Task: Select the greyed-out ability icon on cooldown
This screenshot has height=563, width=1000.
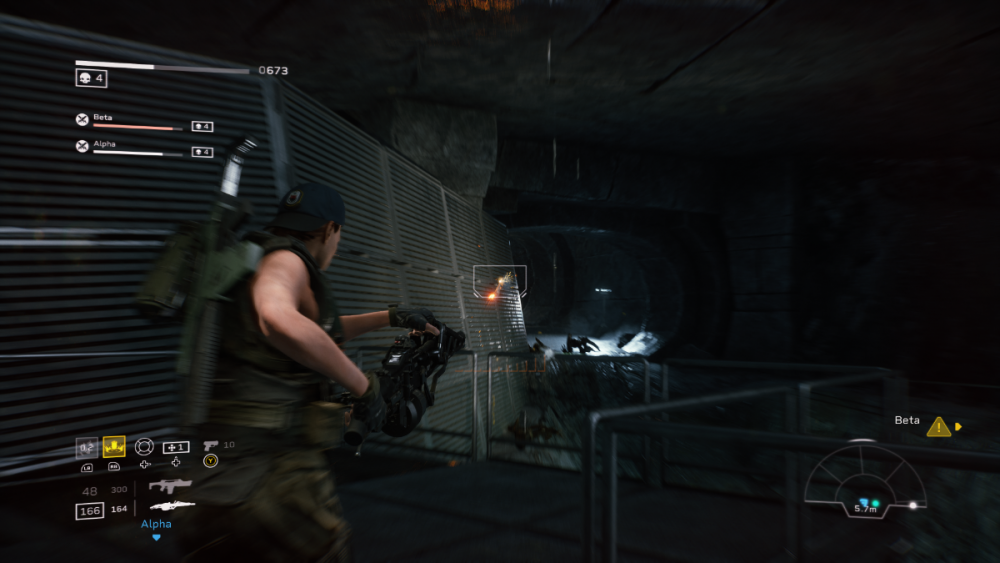Action: [87, 446]
